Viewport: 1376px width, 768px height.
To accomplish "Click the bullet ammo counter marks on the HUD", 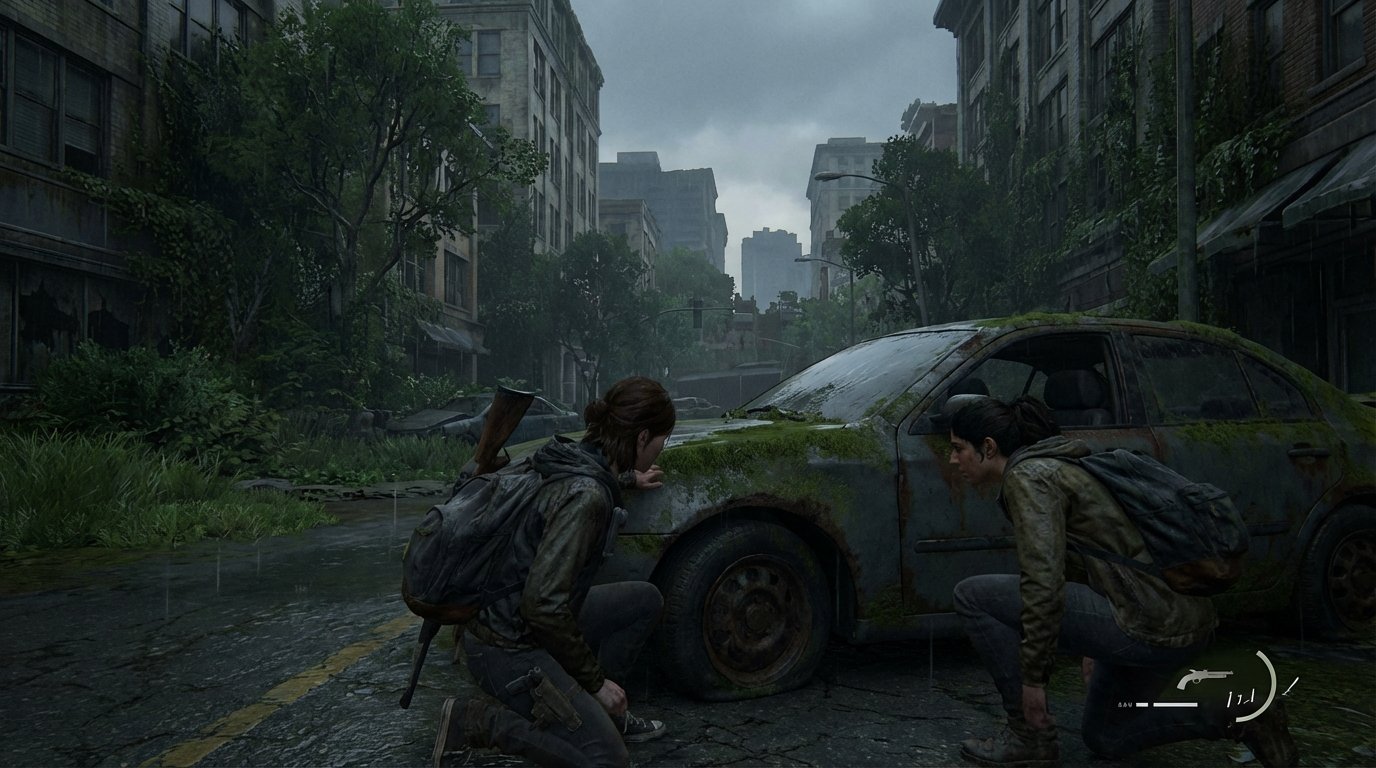I will click(1241, 697).
